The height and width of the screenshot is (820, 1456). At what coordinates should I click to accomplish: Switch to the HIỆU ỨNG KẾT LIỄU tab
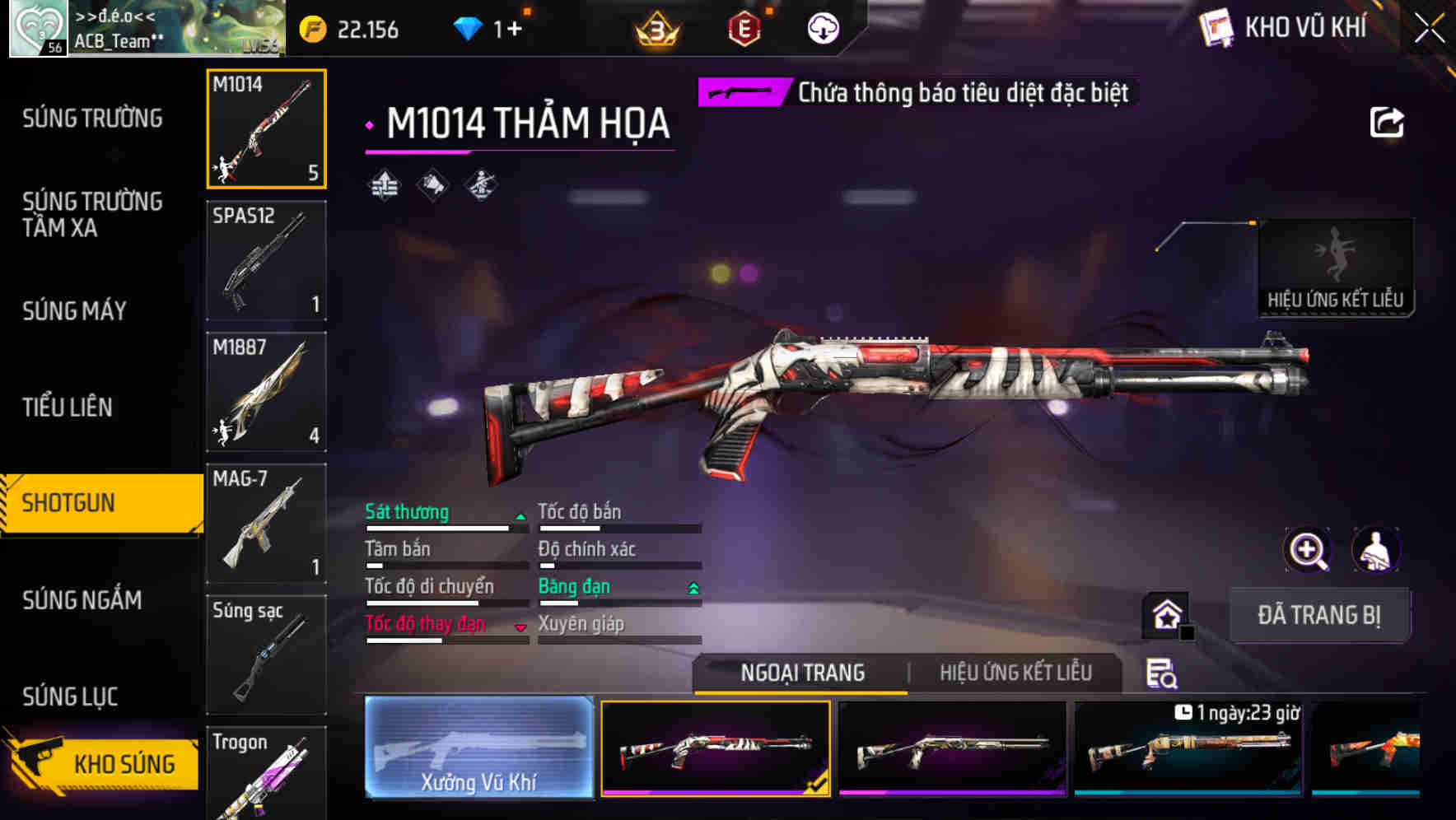click(x=1017, y=673)
